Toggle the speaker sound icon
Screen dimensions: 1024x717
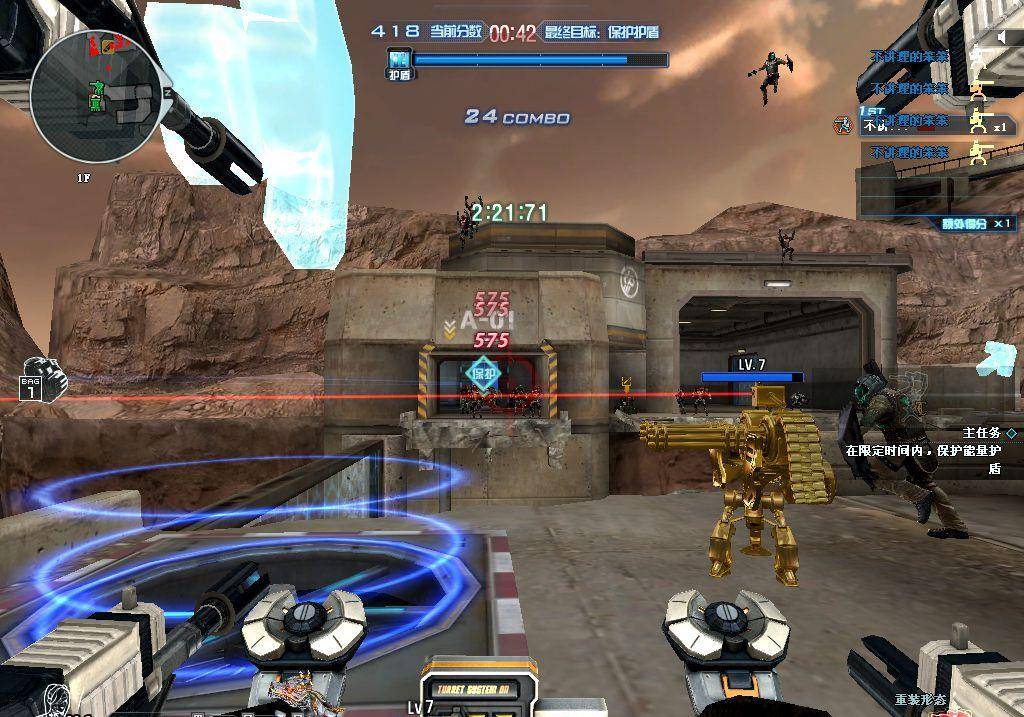(x=1003, y=37)
